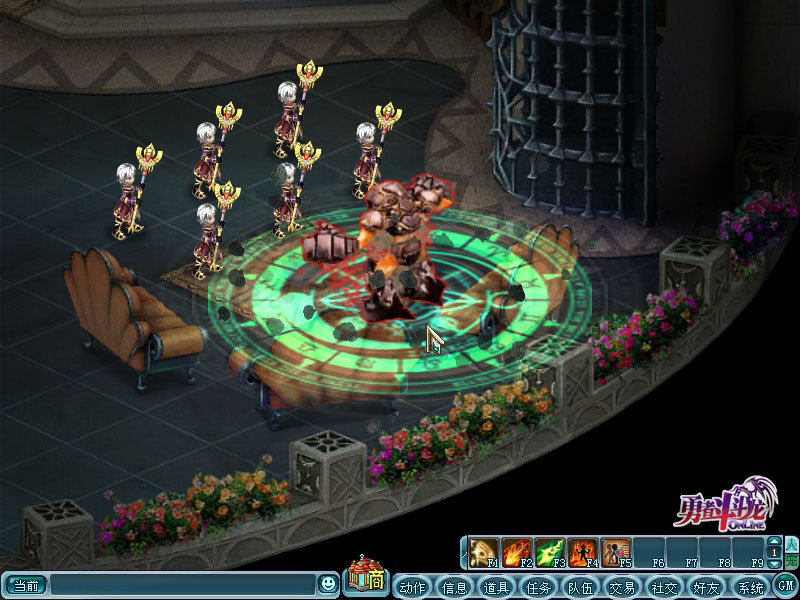This screenshot has height=600, width=800.
Task: Use the green F3 skill
Action: tap(550, 552)
